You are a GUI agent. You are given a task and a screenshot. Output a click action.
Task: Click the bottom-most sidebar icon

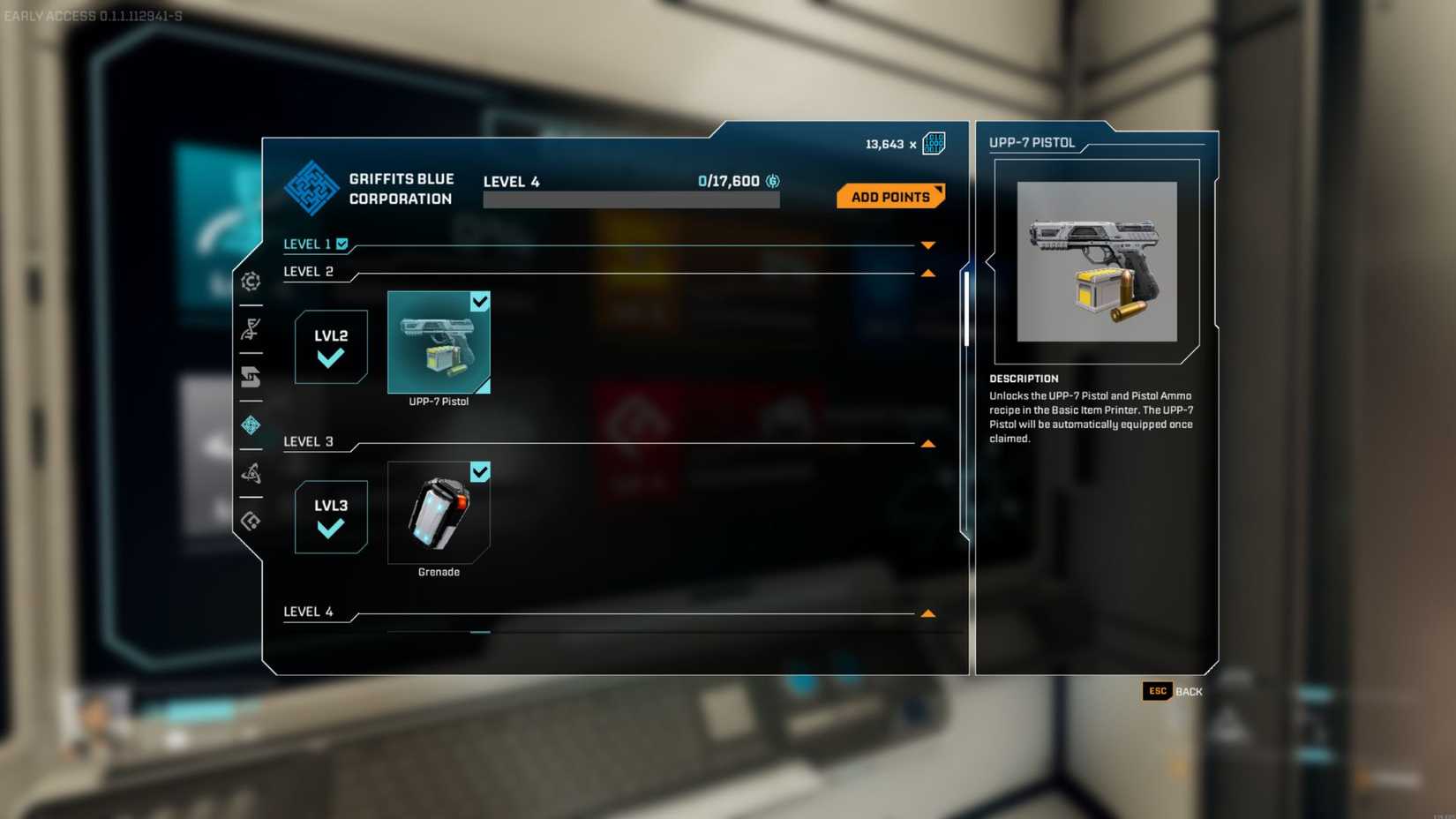pos(251,521)
